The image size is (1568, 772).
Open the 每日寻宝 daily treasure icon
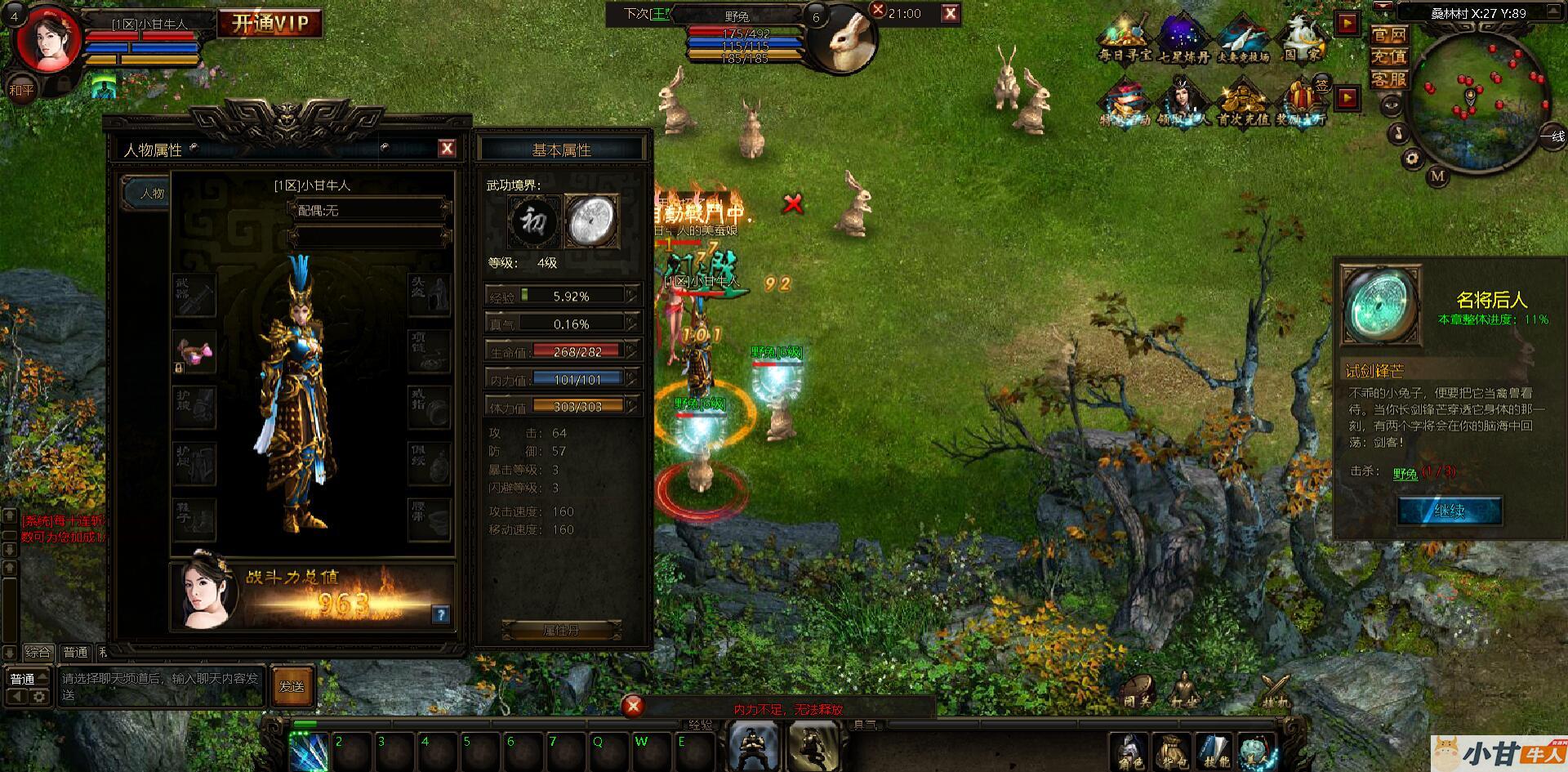pyautogui.click(x=1125, y=39)
